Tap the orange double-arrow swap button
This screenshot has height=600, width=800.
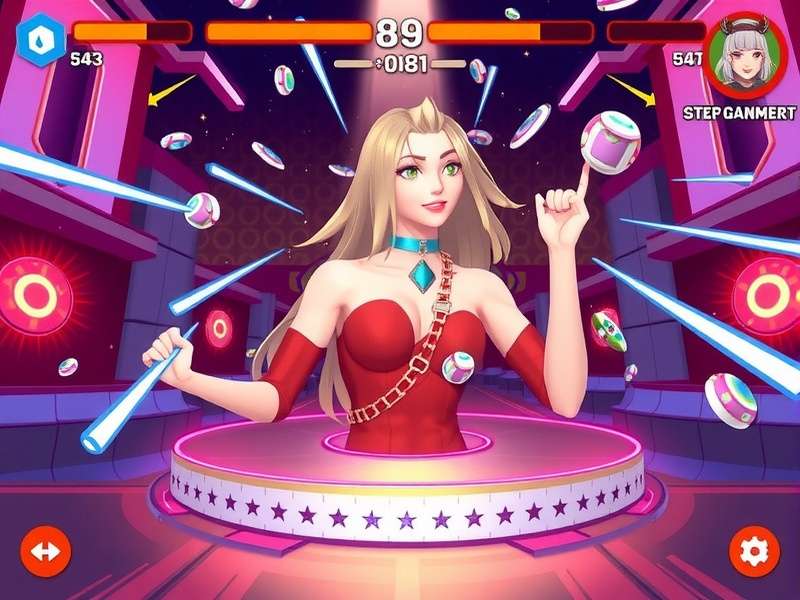tap(46, 550)
